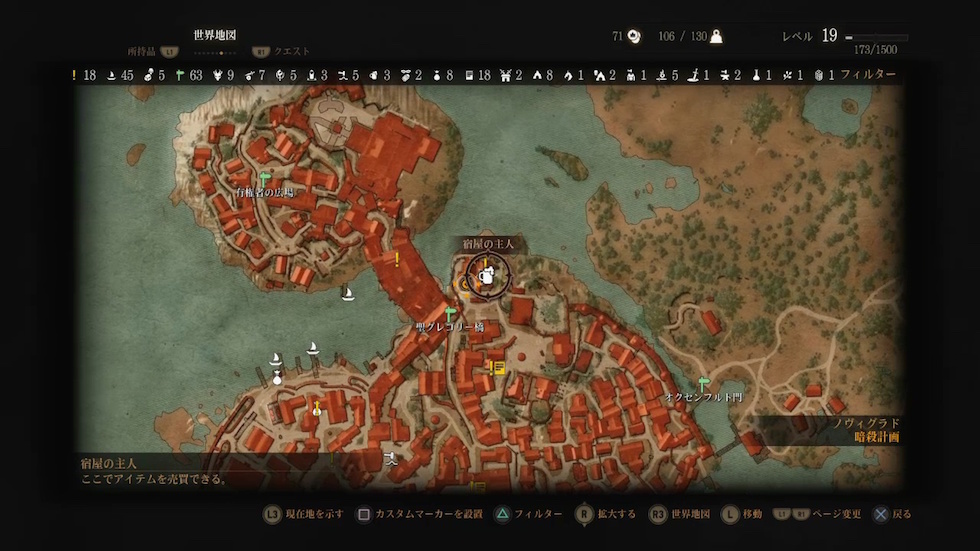Screen dimensions: 980x551
Task: Click the yellow notice board marker
Action: click(494, 368)
